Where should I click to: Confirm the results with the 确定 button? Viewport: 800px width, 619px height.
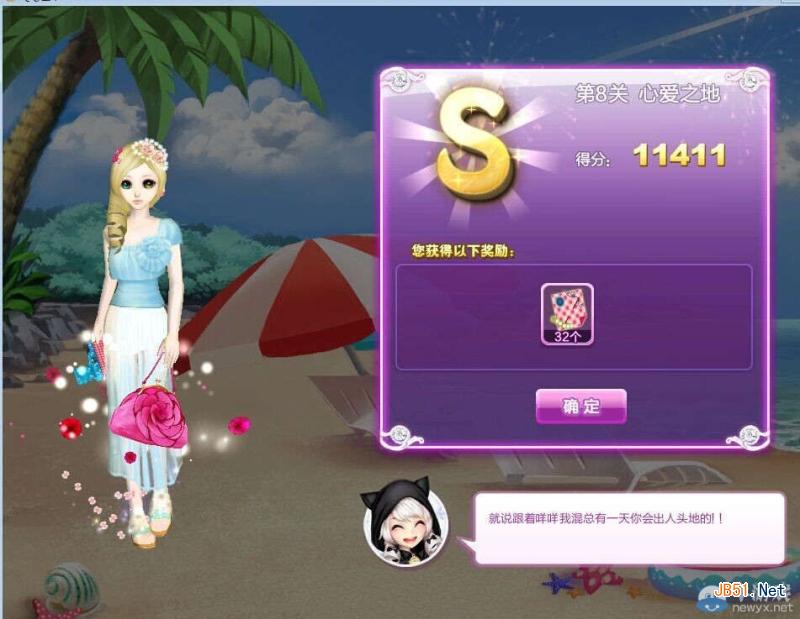tap(581, 406)
